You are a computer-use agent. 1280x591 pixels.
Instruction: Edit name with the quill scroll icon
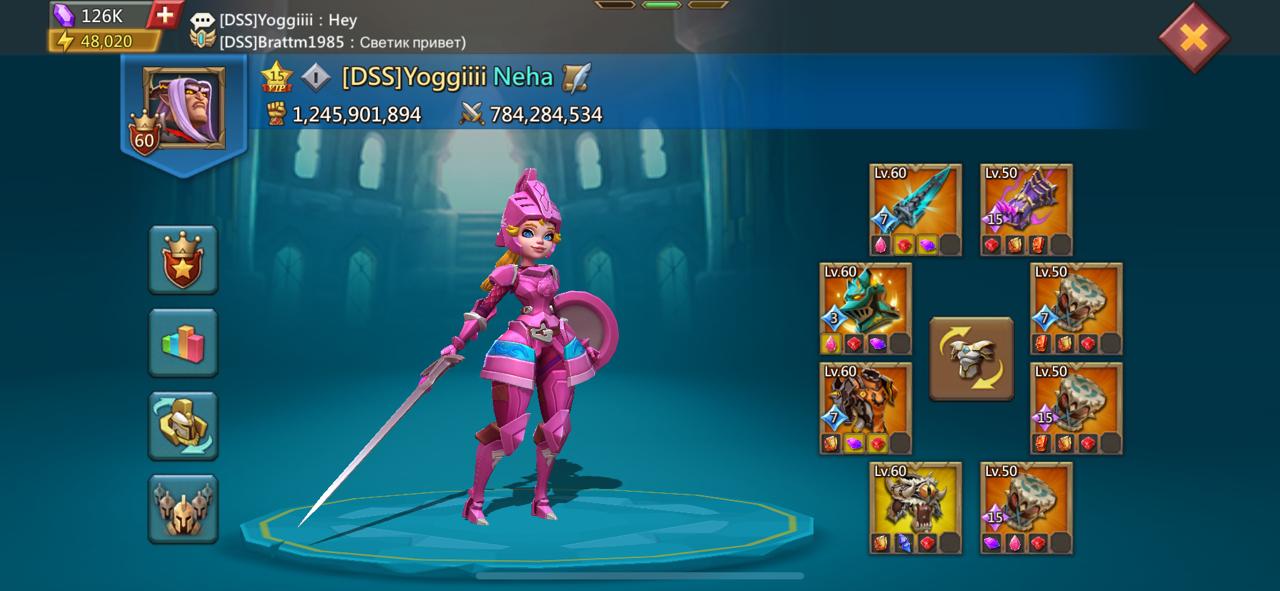click(576, 77)
